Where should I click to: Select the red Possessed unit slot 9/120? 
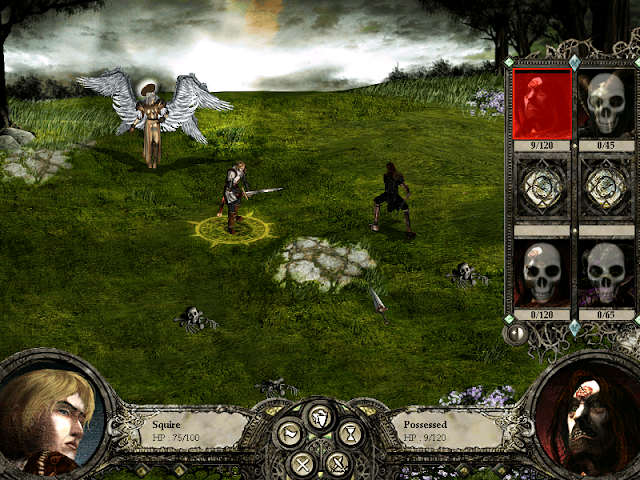click(x=541, y=105)
